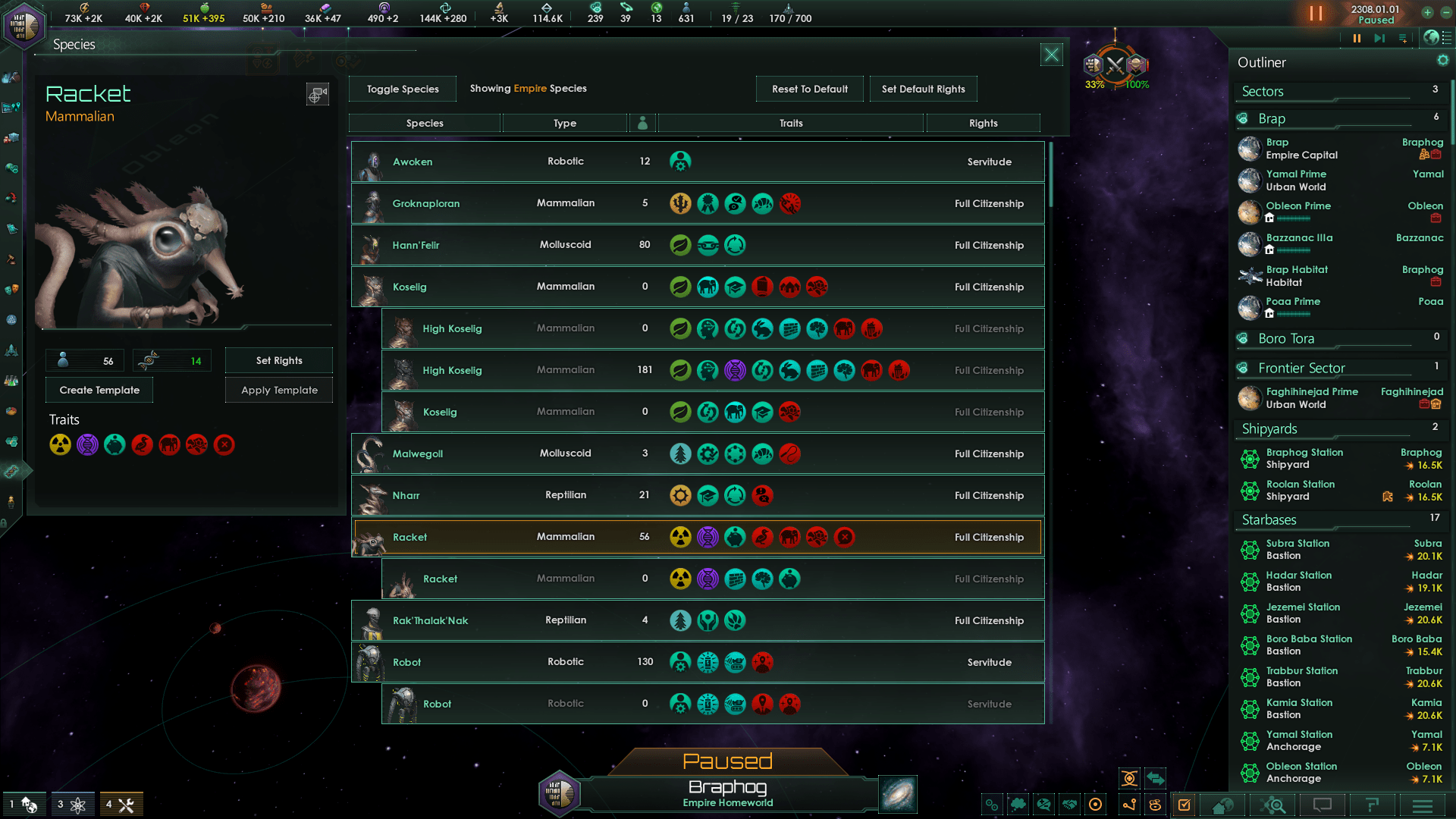Open Yamal Prime in the Outliner
Image resolution: width=1456 pixels, height=819 pixels.
[x=1296, y=180]
